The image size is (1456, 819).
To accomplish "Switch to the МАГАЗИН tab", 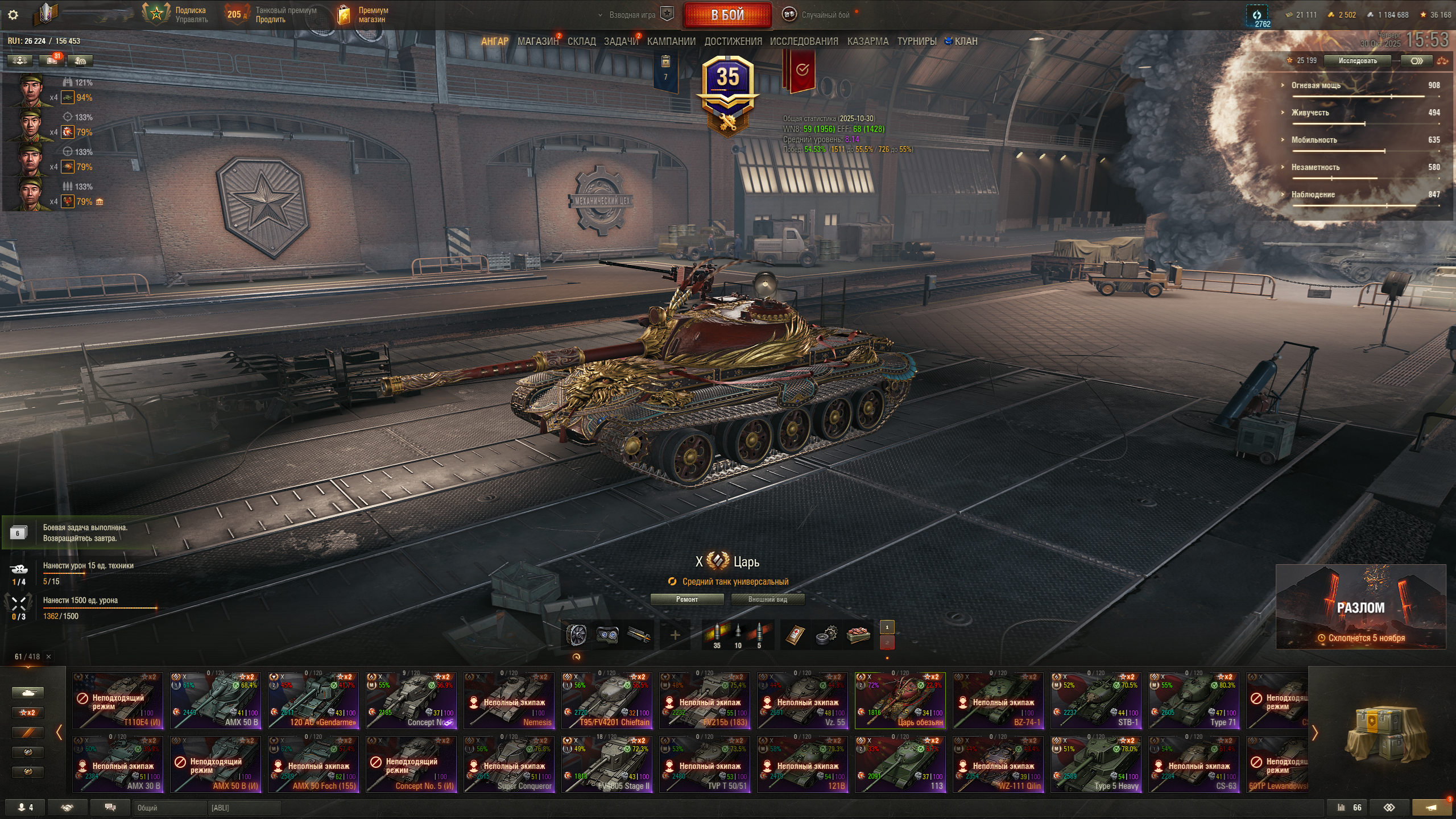I will point(537,42).
